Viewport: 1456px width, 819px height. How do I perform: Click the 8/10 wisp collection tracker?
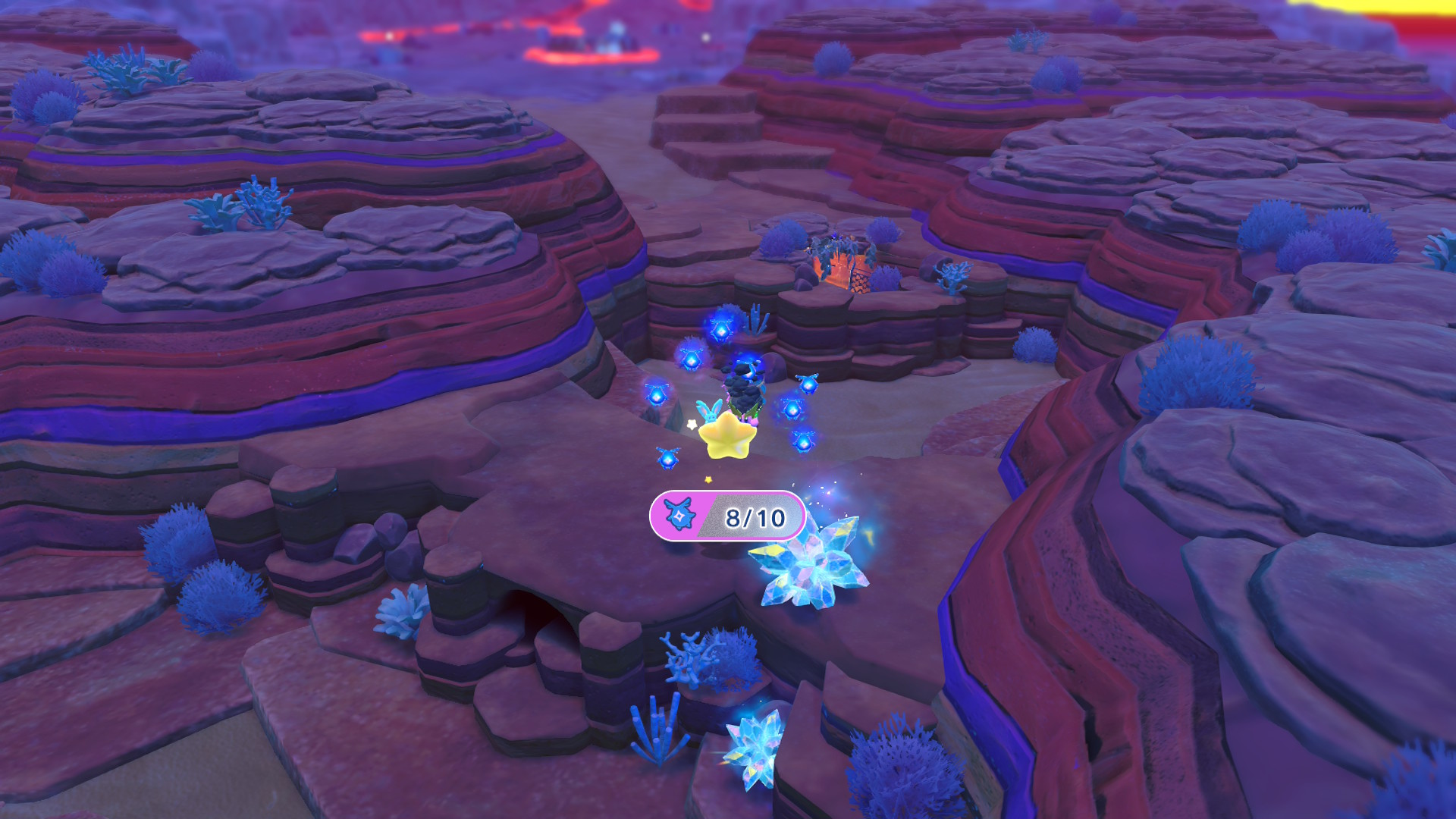coord(726,516)
